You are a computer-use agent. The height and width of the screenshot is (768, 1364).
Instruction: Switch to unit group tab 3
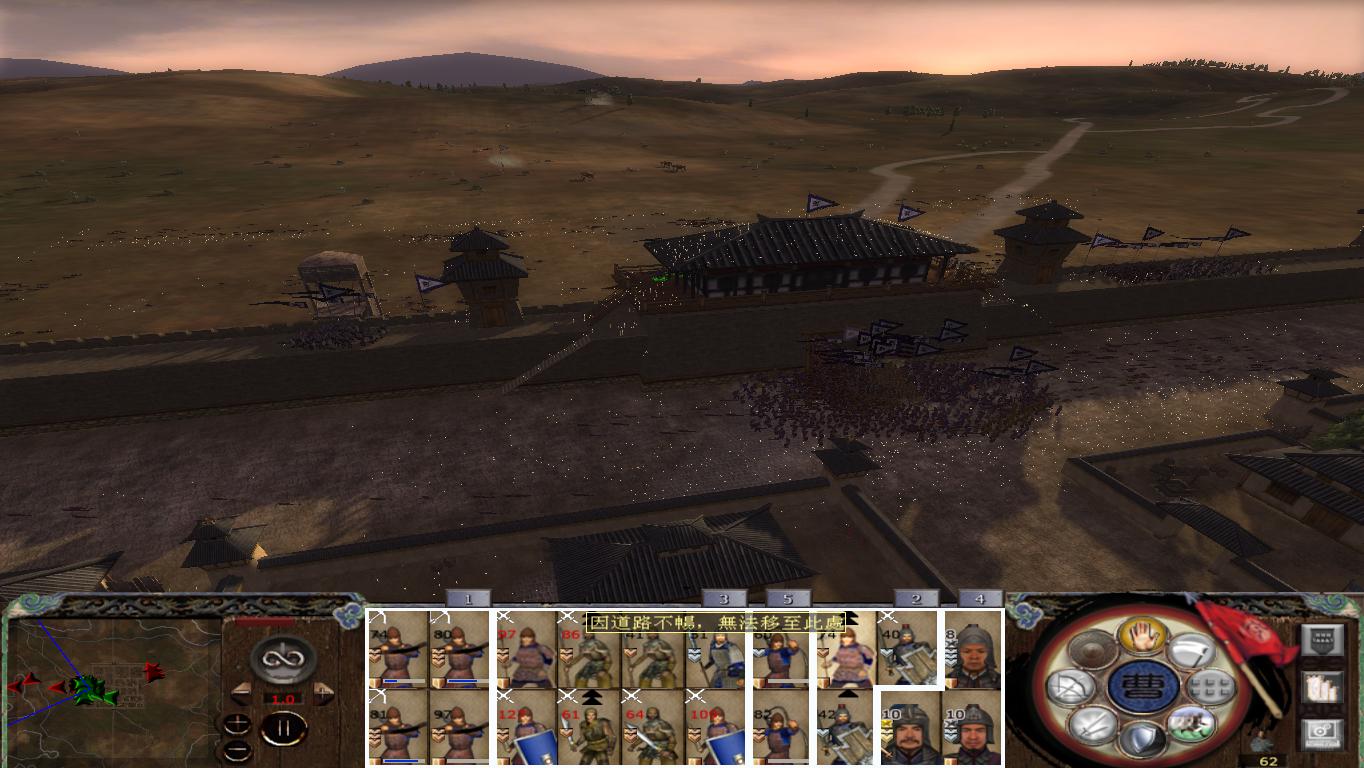(724, 599)
